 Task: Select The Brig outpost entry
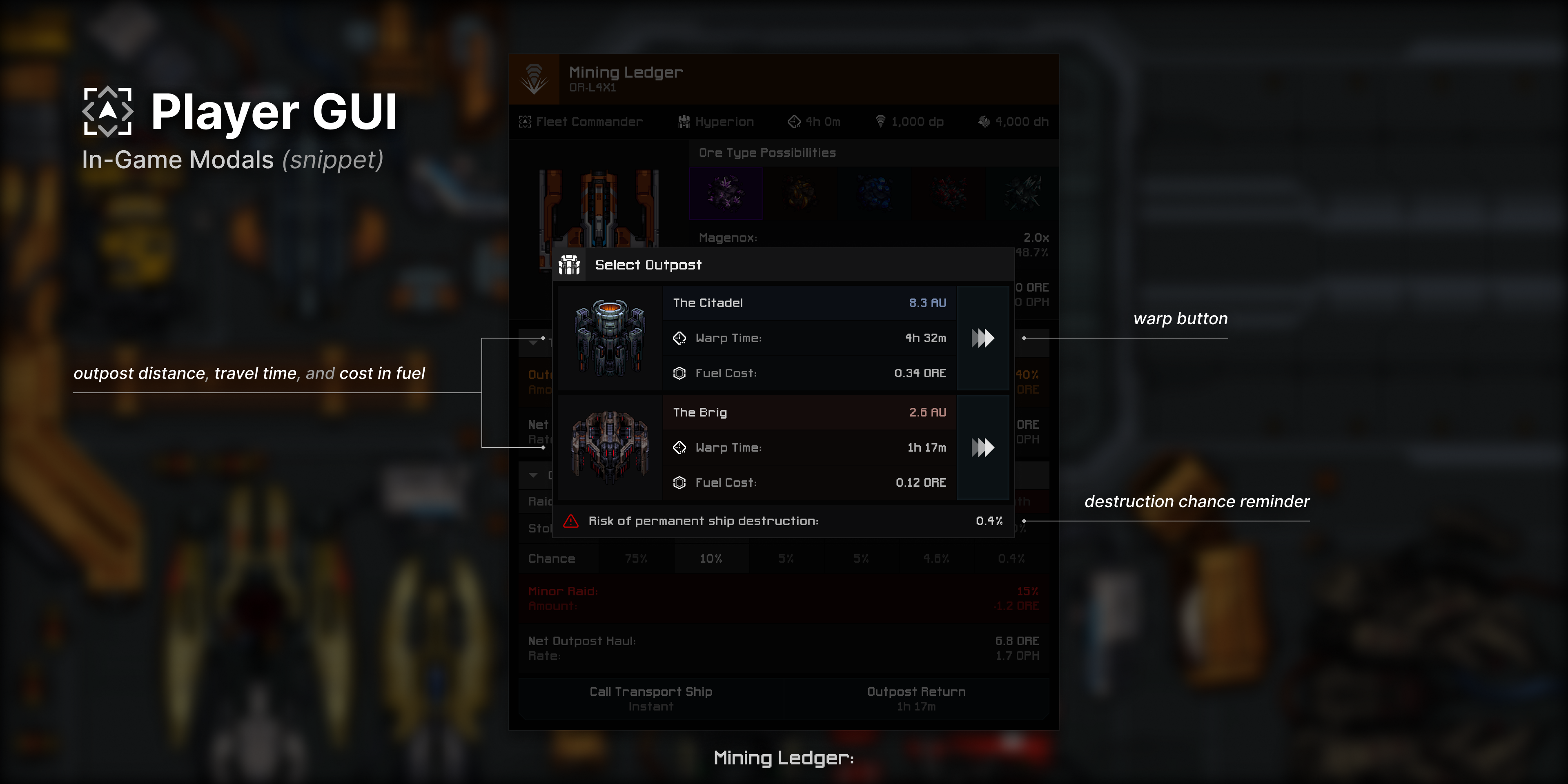pyautogui.click(x=808, y=412)
